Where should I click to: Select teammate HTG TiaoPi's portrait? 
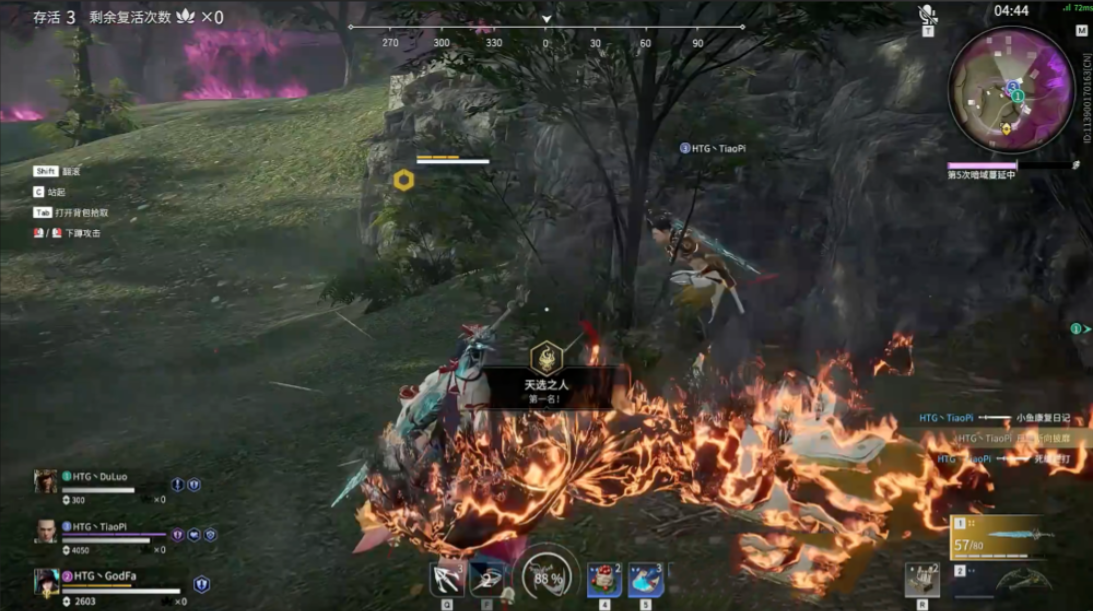click(46, 531)
